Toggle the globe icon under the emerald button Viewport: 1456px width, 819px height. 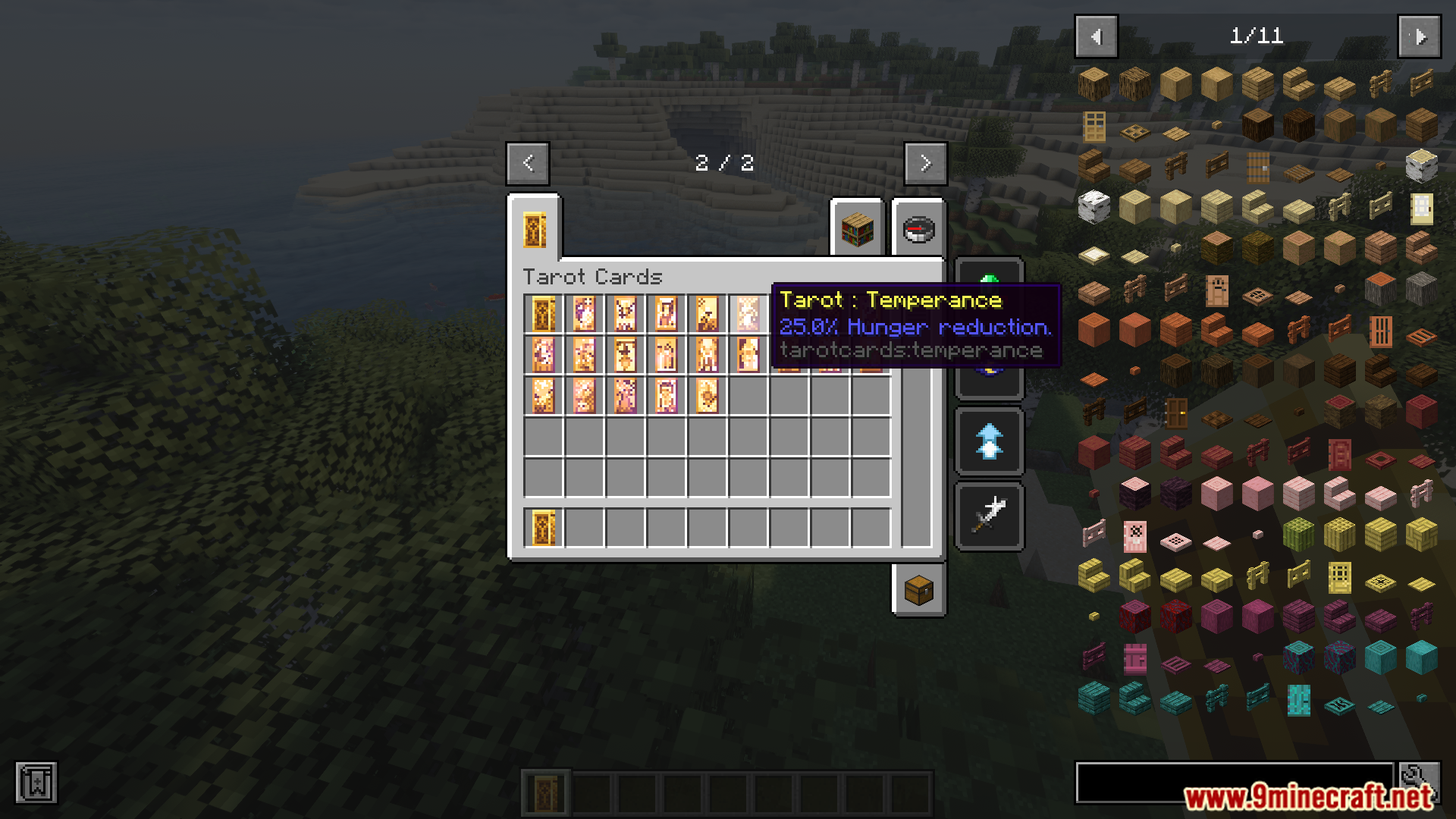[989, 368]
